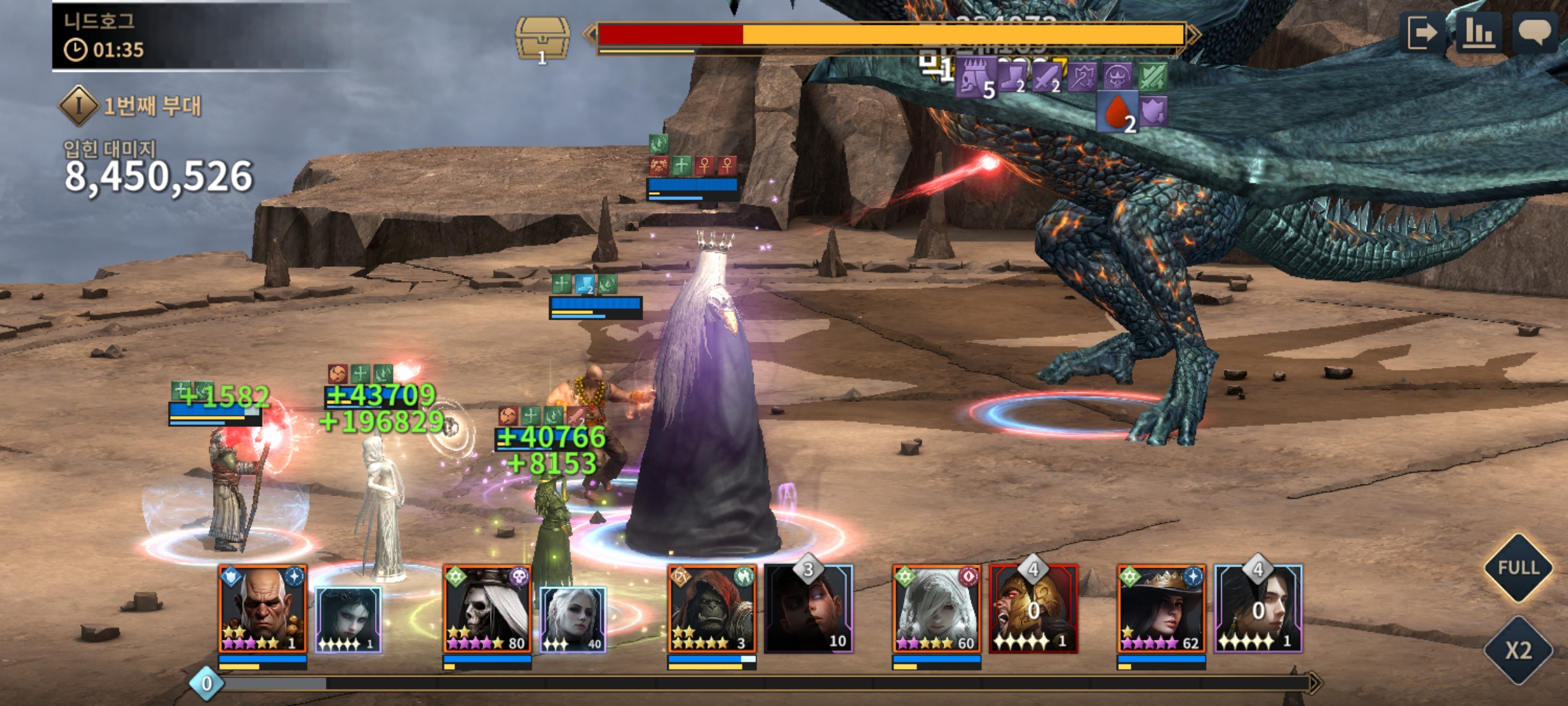Screen dimensions: 1568x706
Task: Inspect the boss's purple shield-down debuff
Action: point(1153,112)
